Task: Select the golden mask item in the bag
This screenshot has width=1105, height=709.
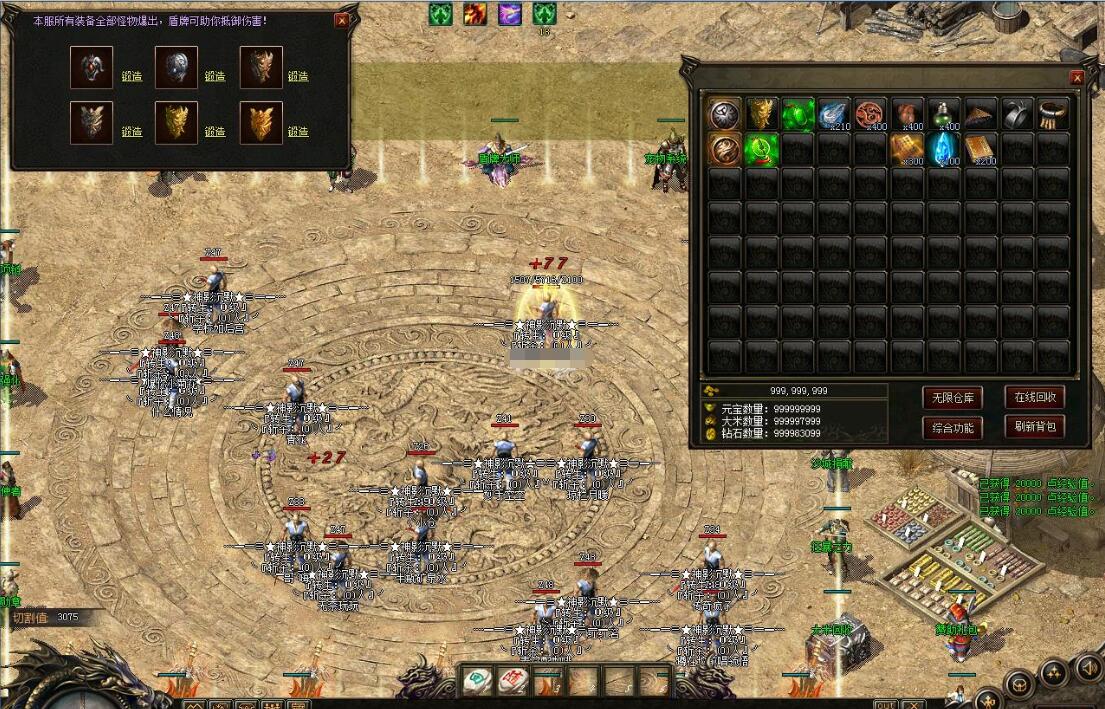Action: [x=761, y=113]
